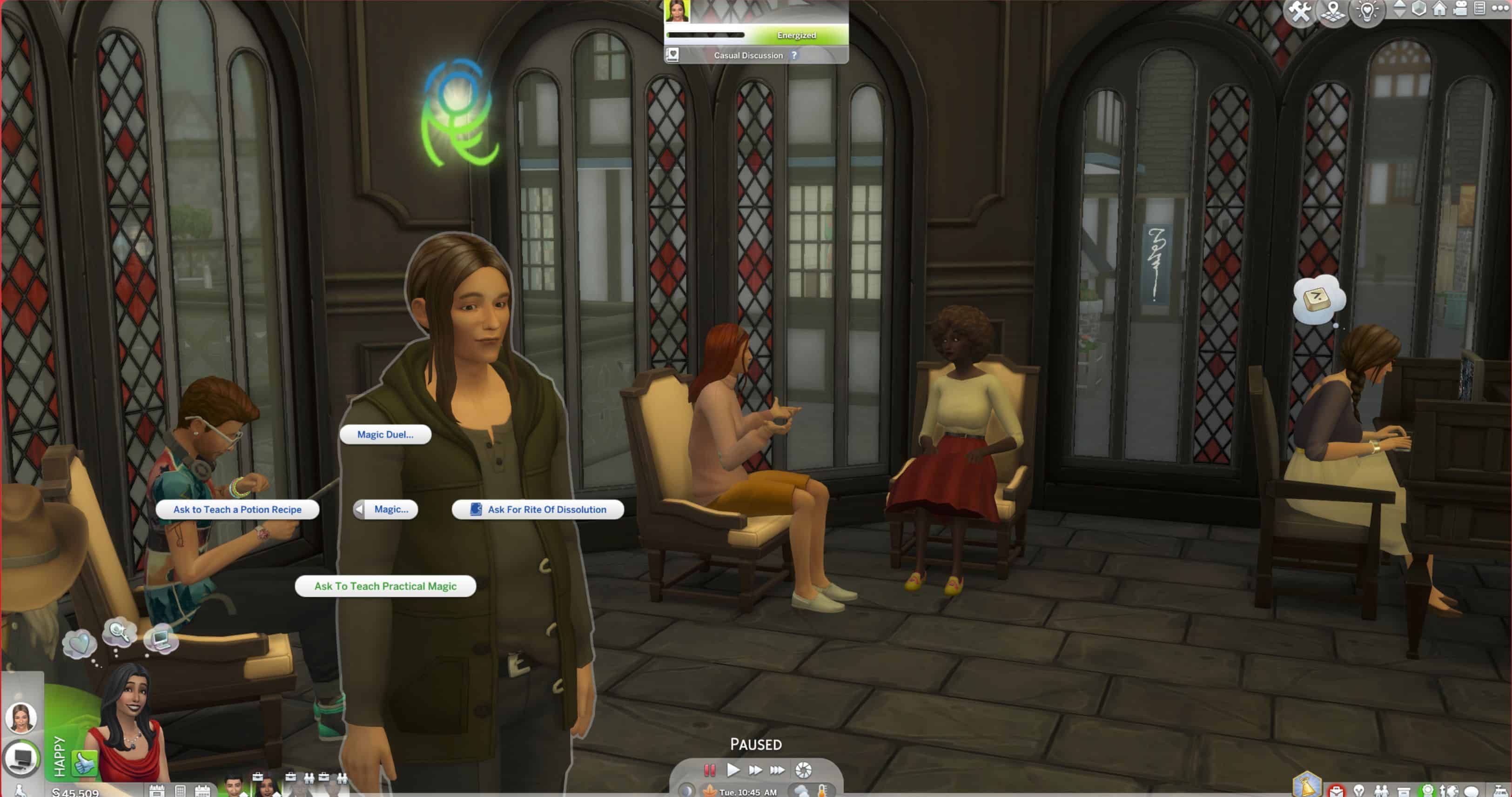Go back via the Magic... button
This screenshot has height=797, width=1512.
point(386,509)
